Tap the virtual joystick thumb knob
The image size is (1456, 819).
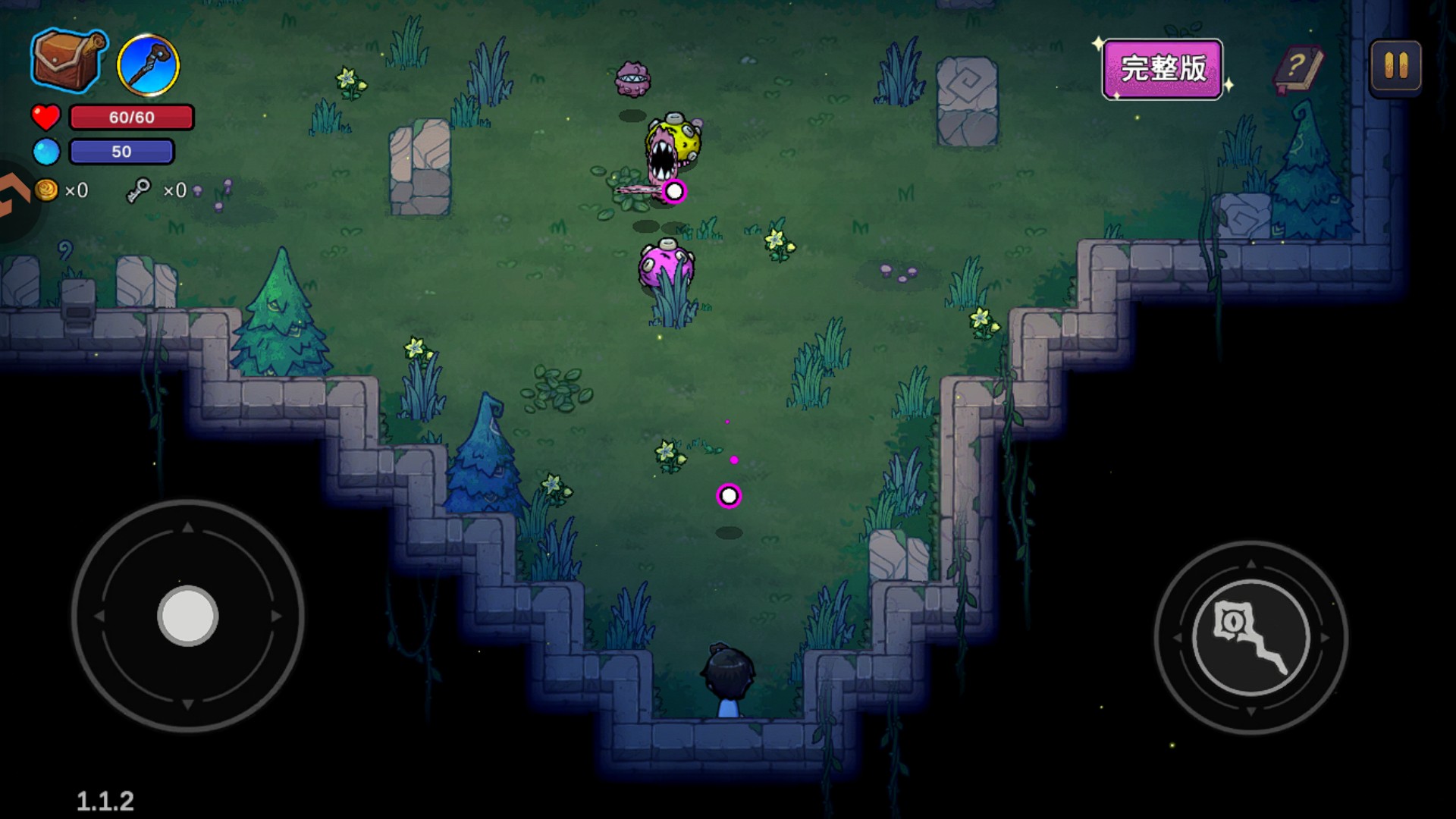coord(188,616)
